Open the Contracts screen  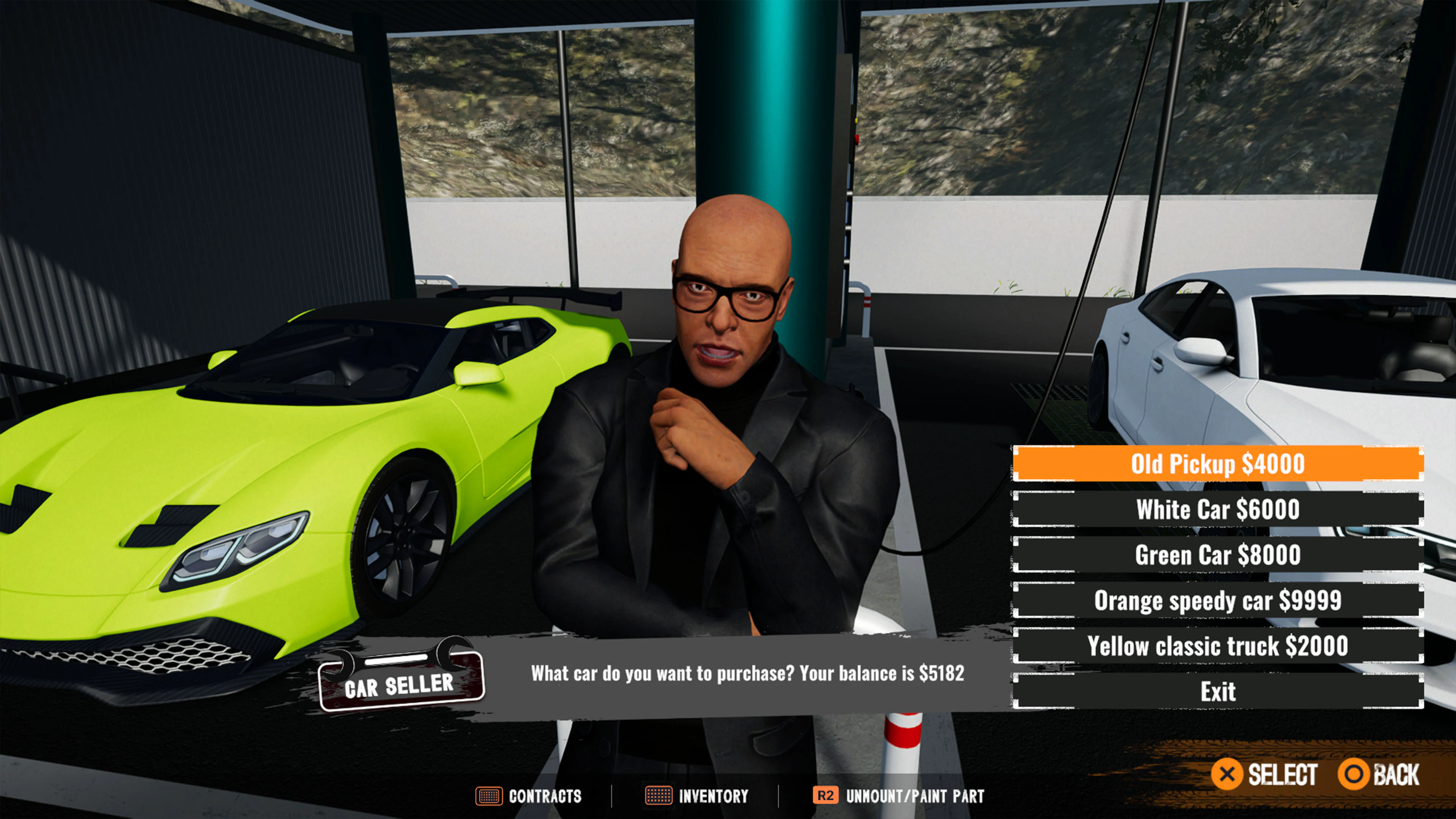(x=544, y=796)
